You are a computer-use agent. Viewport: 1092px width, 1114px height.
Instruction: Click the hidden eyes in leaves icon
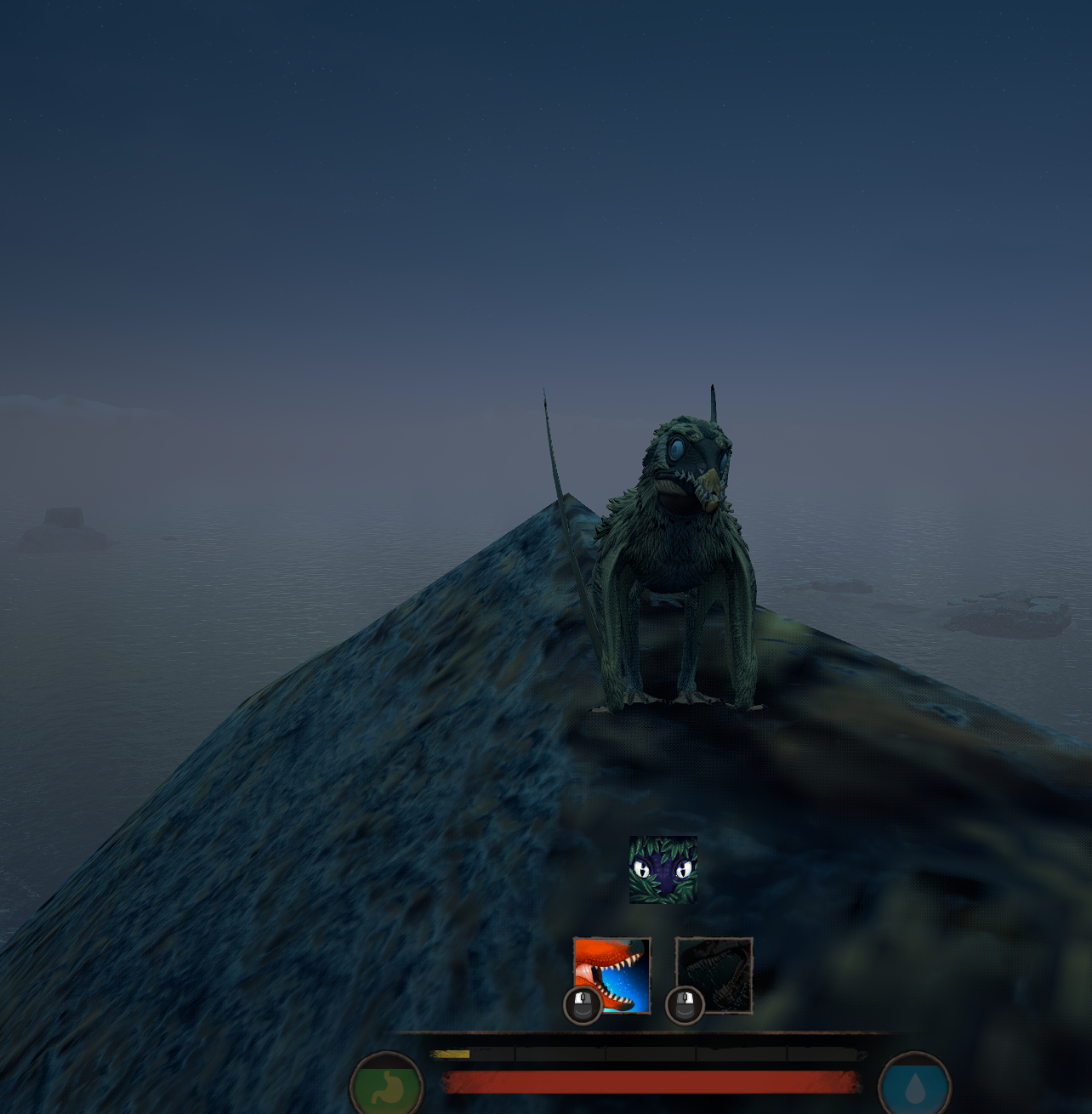click(663, 869)
